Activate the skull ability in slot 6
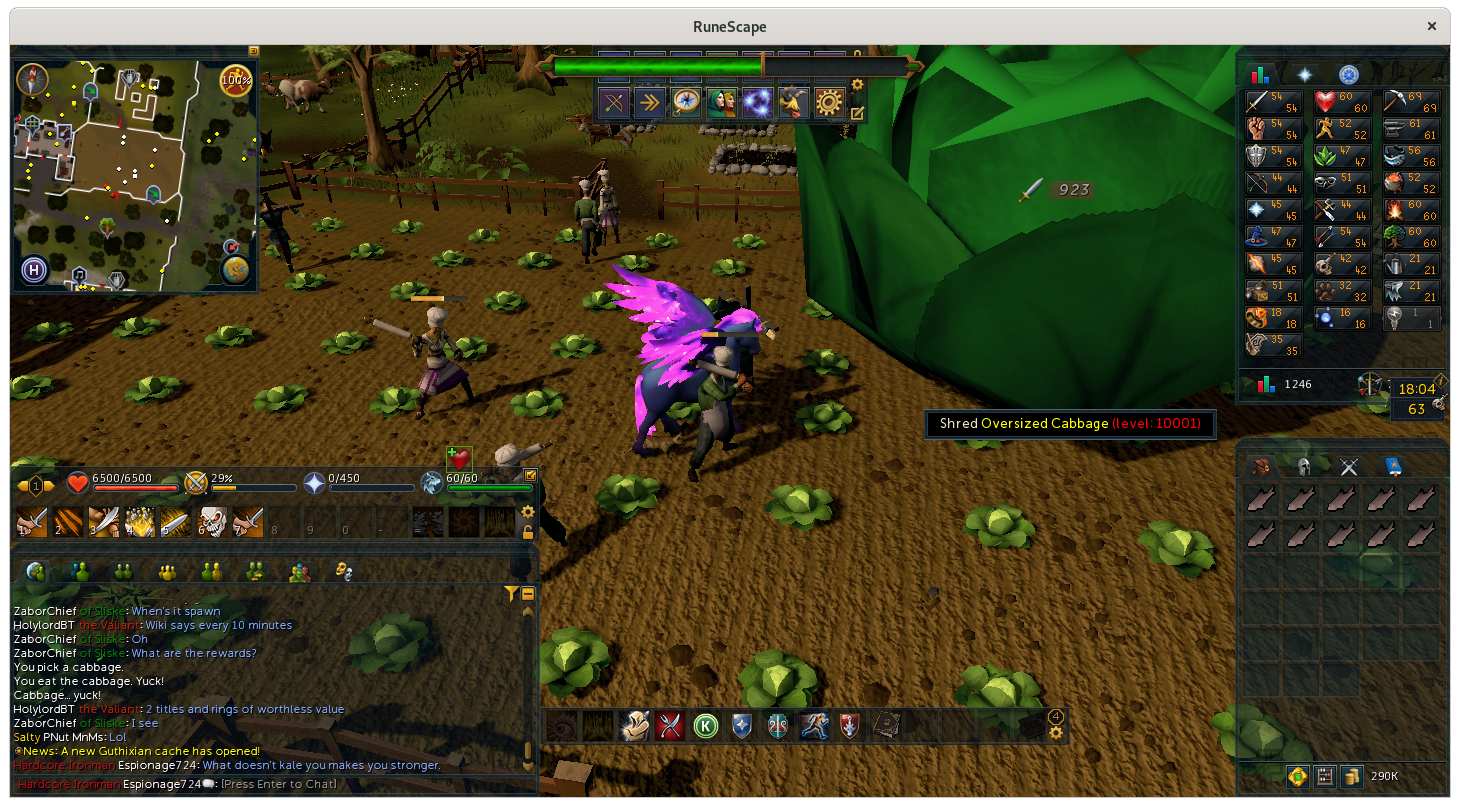The height and width of the screenshot is (807, 1460). pos(212,522)
